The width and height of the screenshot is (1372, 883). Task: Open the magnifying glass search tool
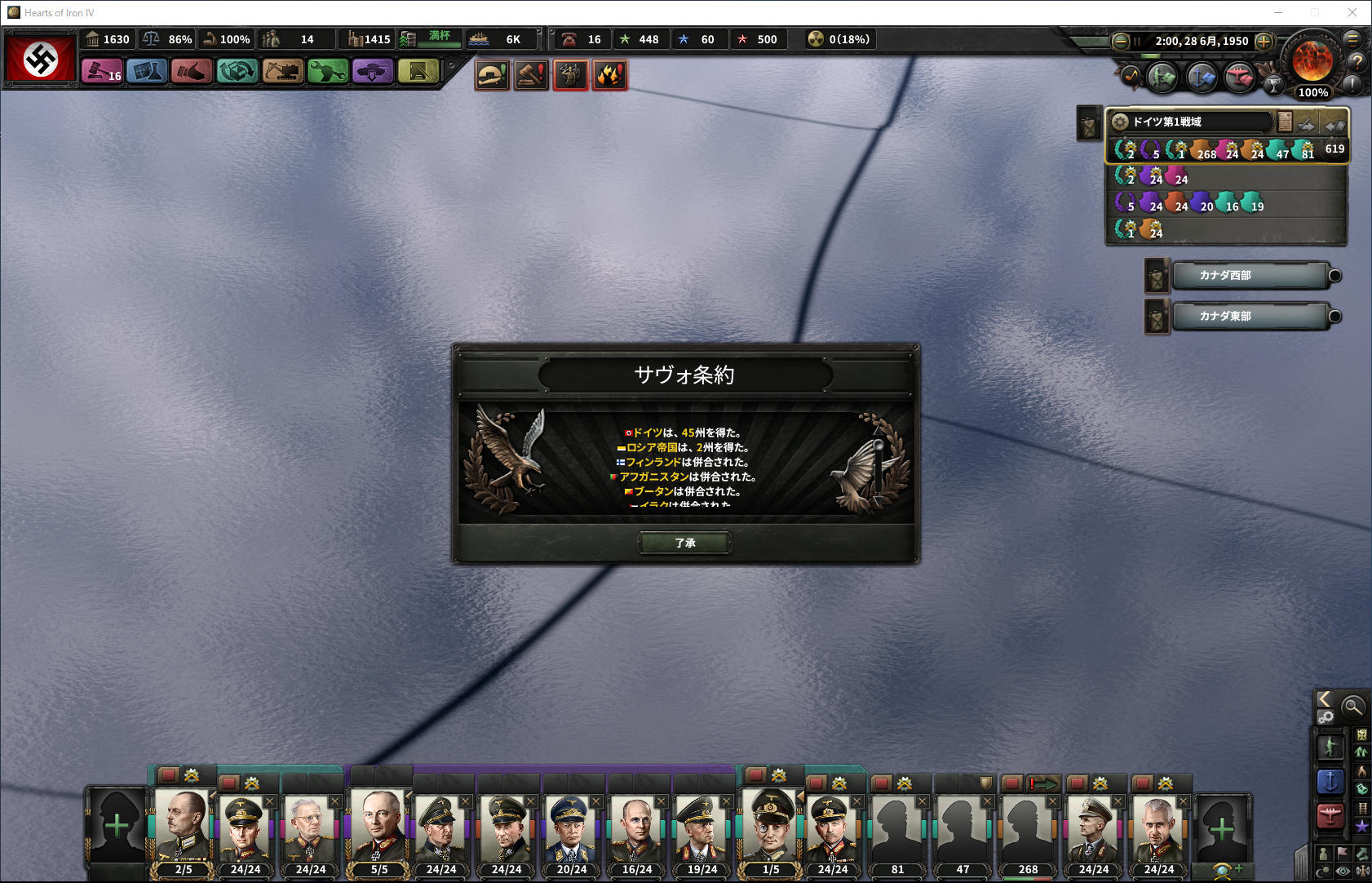point(1352,706)
